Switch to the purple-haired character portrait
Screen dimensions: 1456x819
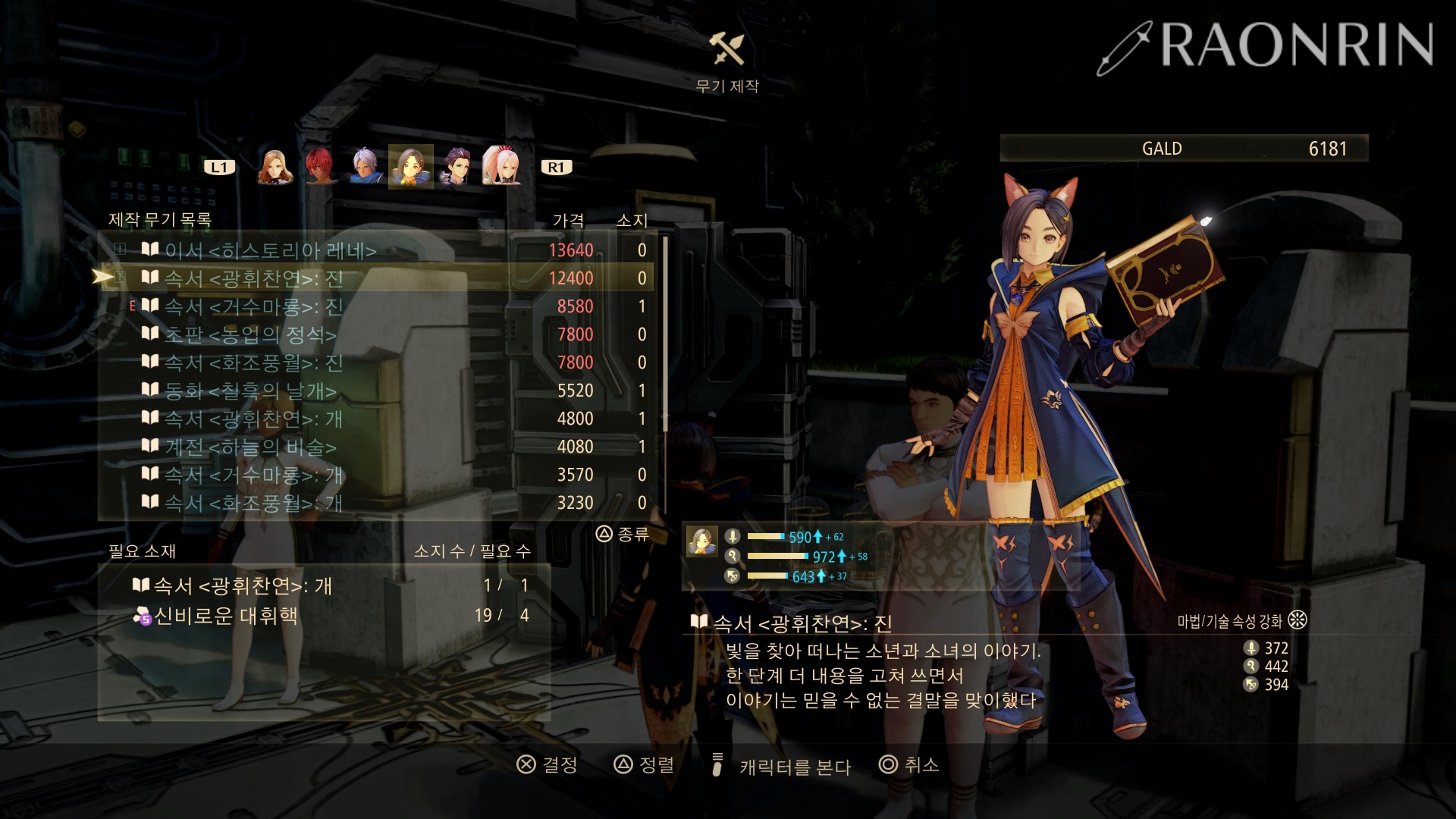pyautogui.click(x=456, y=167)
